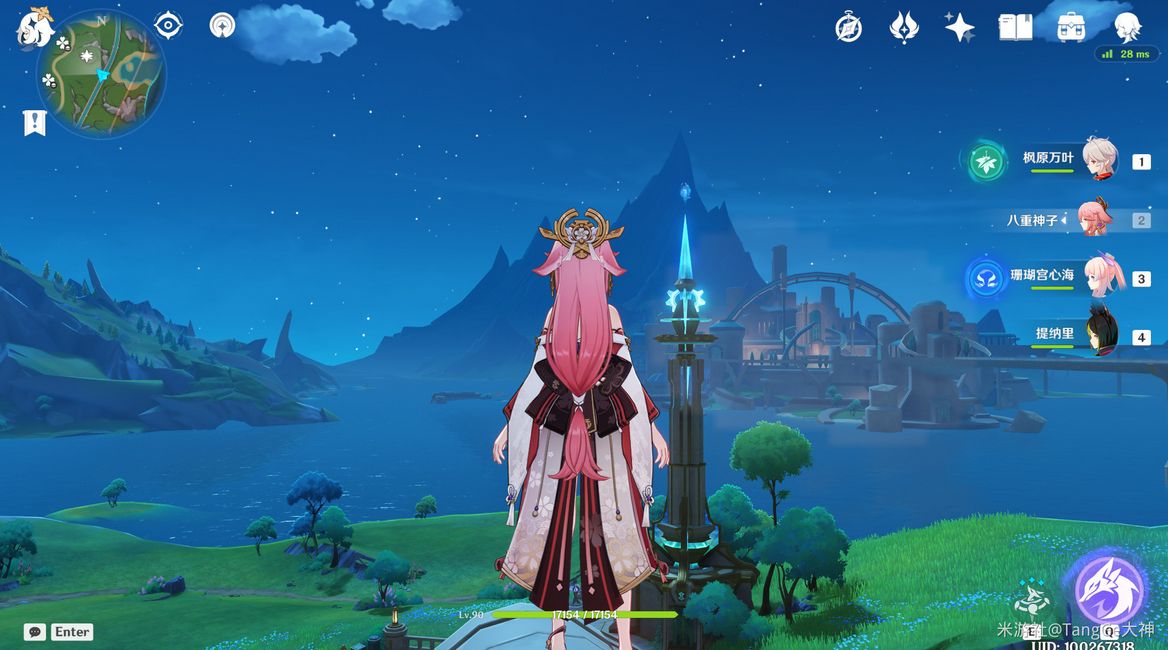The image size is (1168, 650).
Task: Open the Paimon main menu
Action: pyautogui.click(x=35, y=27)
